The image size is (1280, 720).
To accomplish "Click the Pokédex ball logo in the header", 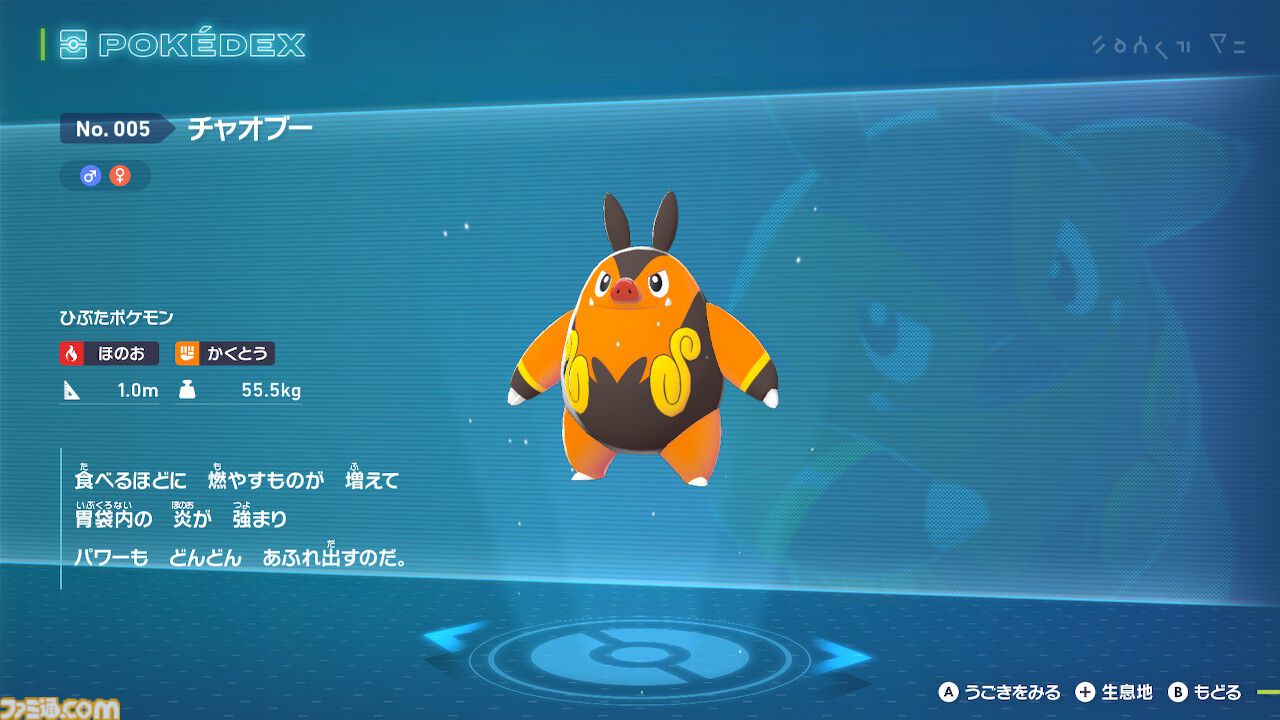I will 76,45.
